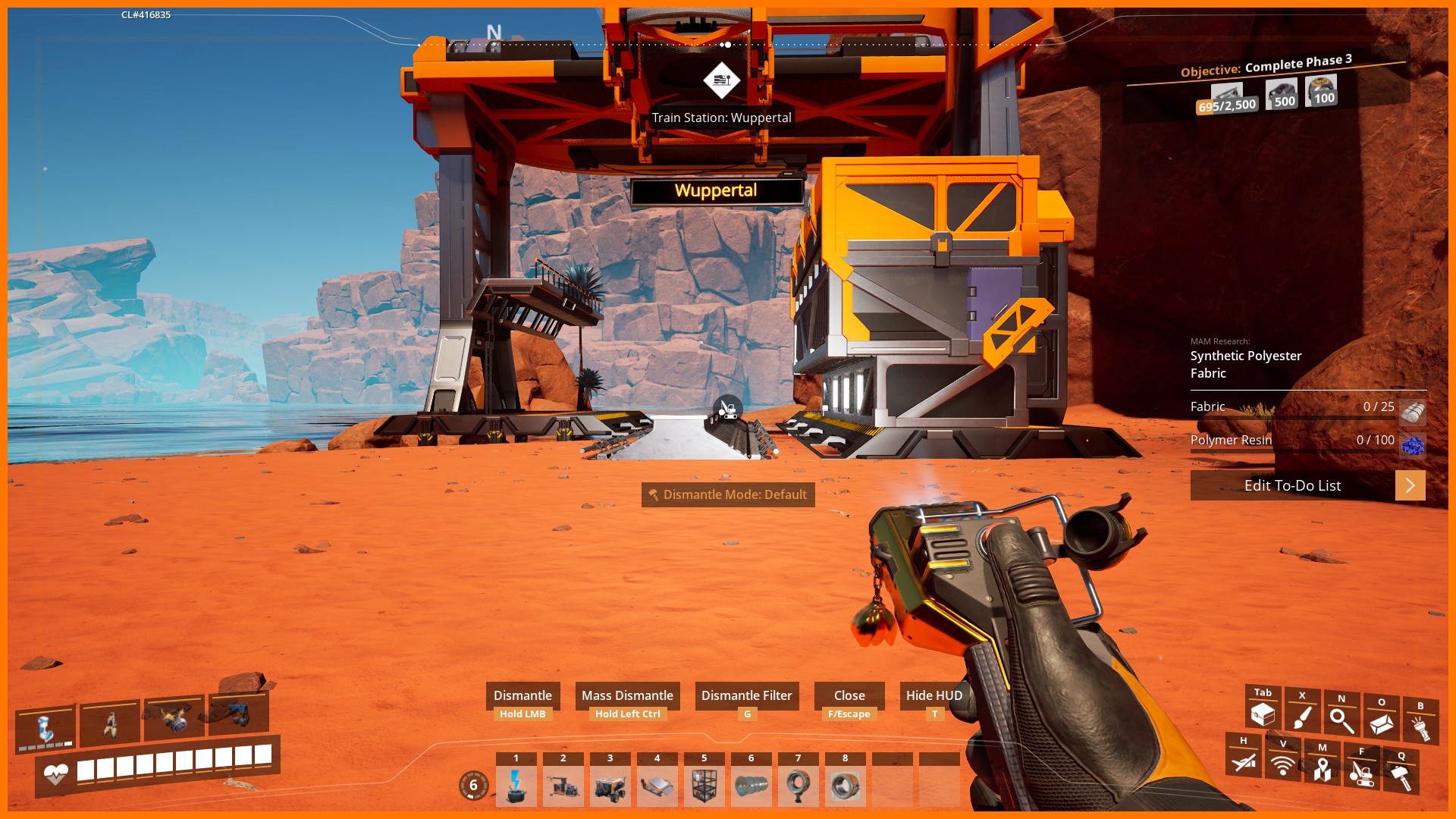Open the map marker icon

[x=1323, y=769]
